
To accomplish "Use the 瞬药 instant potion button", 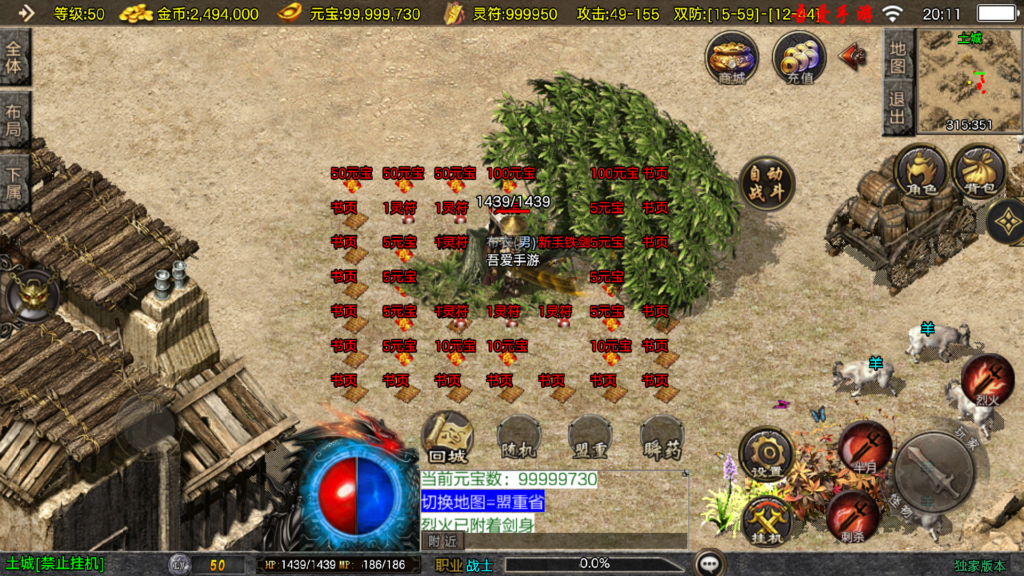I will click(662, 438).
